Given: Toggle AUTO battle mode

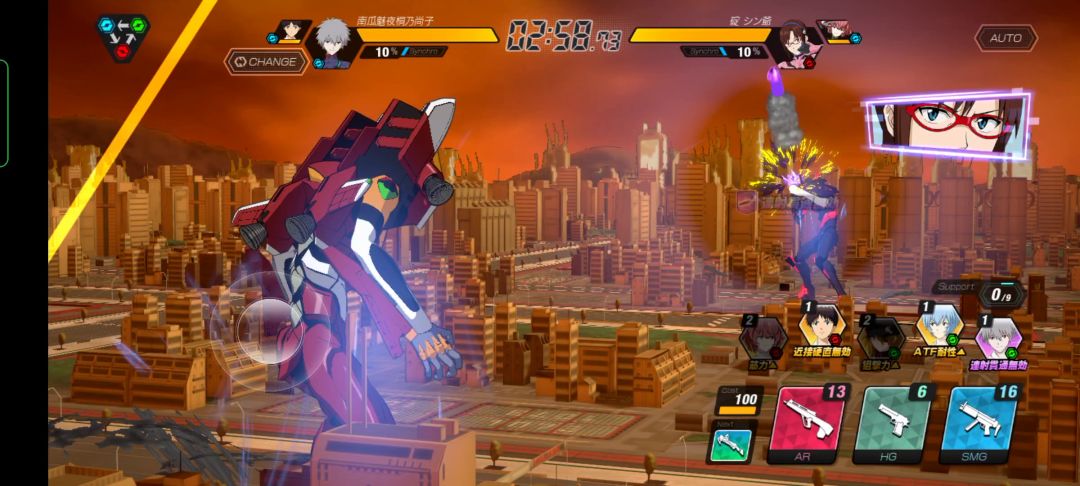Looking at the screenshot, I should [x=1005, y=38].
